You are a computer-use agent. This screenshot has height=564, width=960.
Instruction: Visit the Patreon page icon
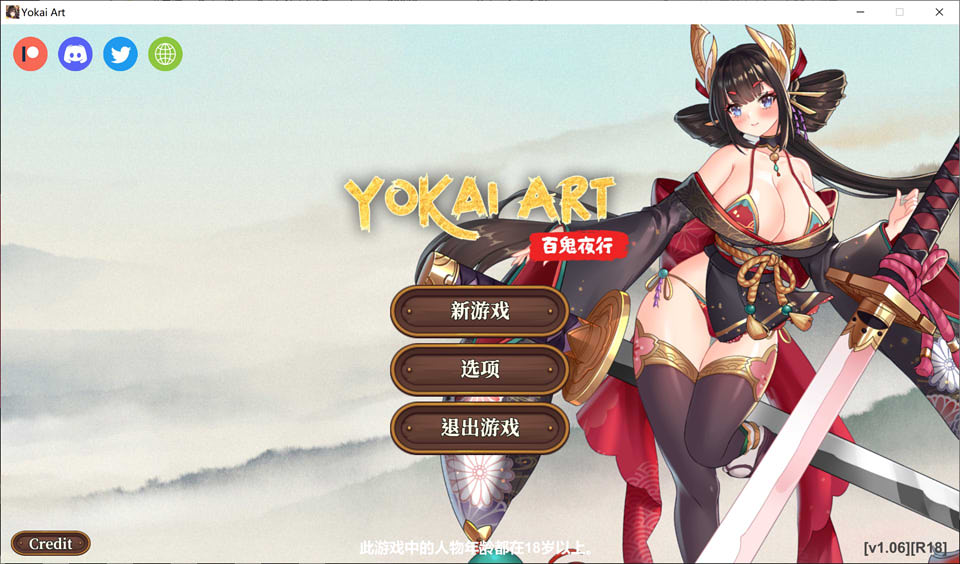coord(30,54)
